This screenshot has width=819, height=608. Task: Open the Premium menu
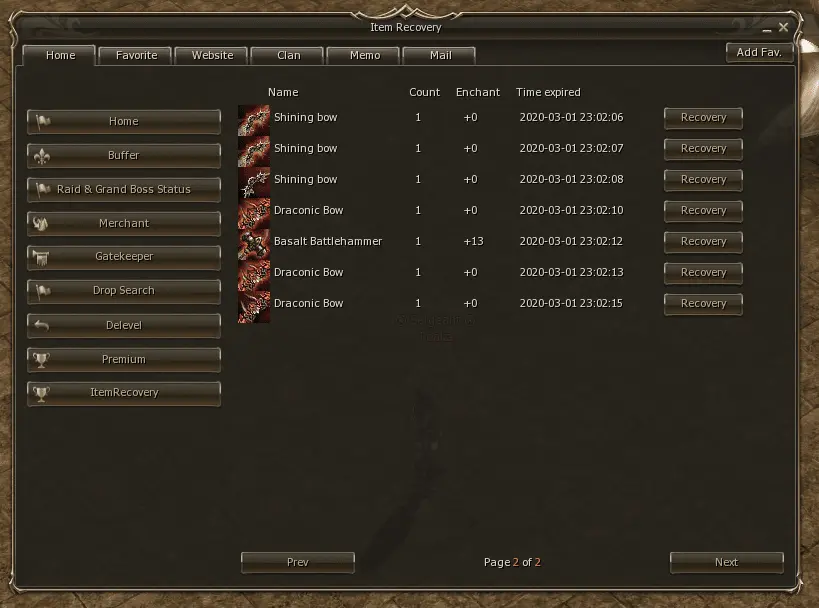(x=124, y=359)
